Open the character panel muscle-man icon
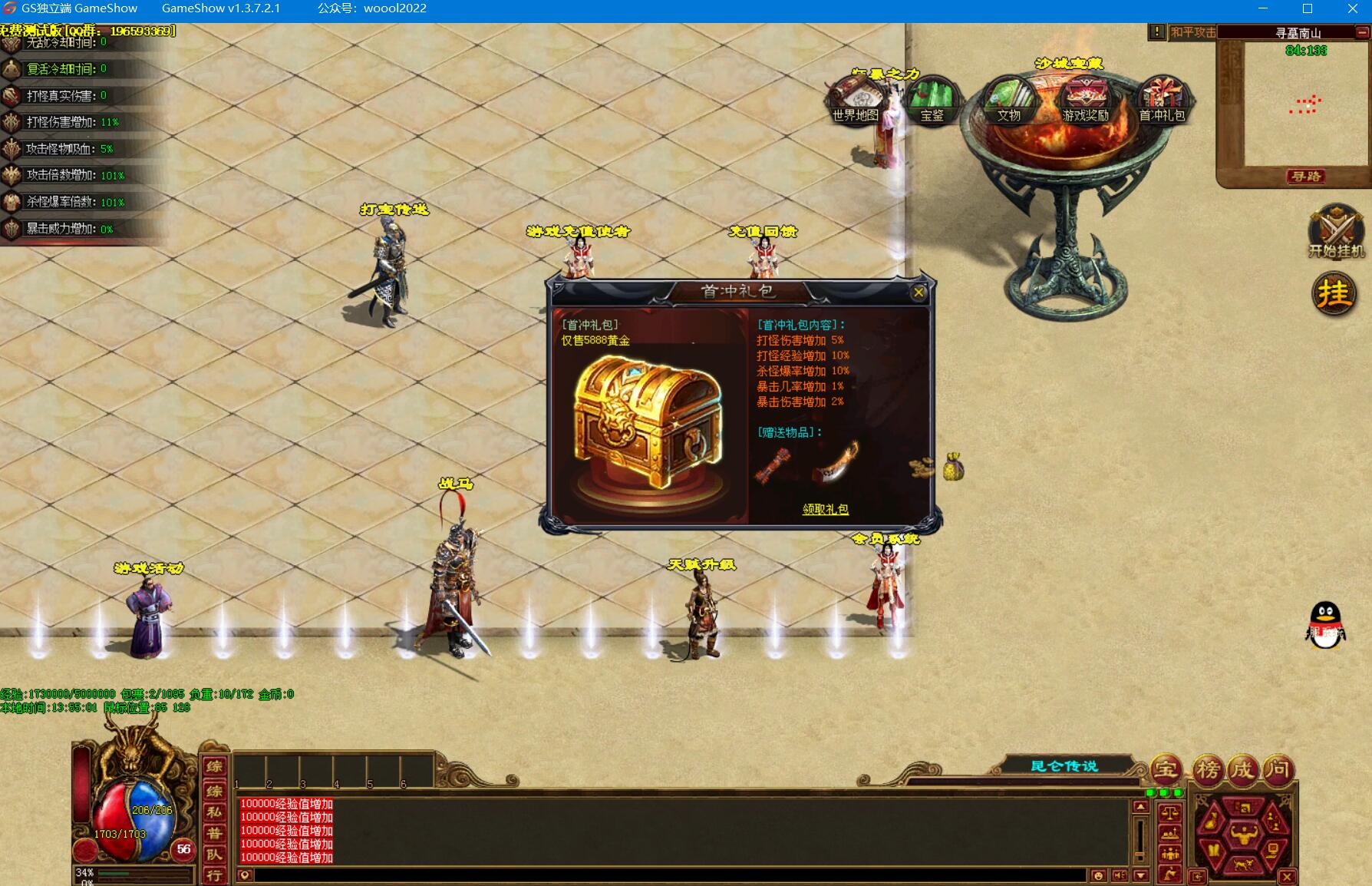 point(1243,833)
